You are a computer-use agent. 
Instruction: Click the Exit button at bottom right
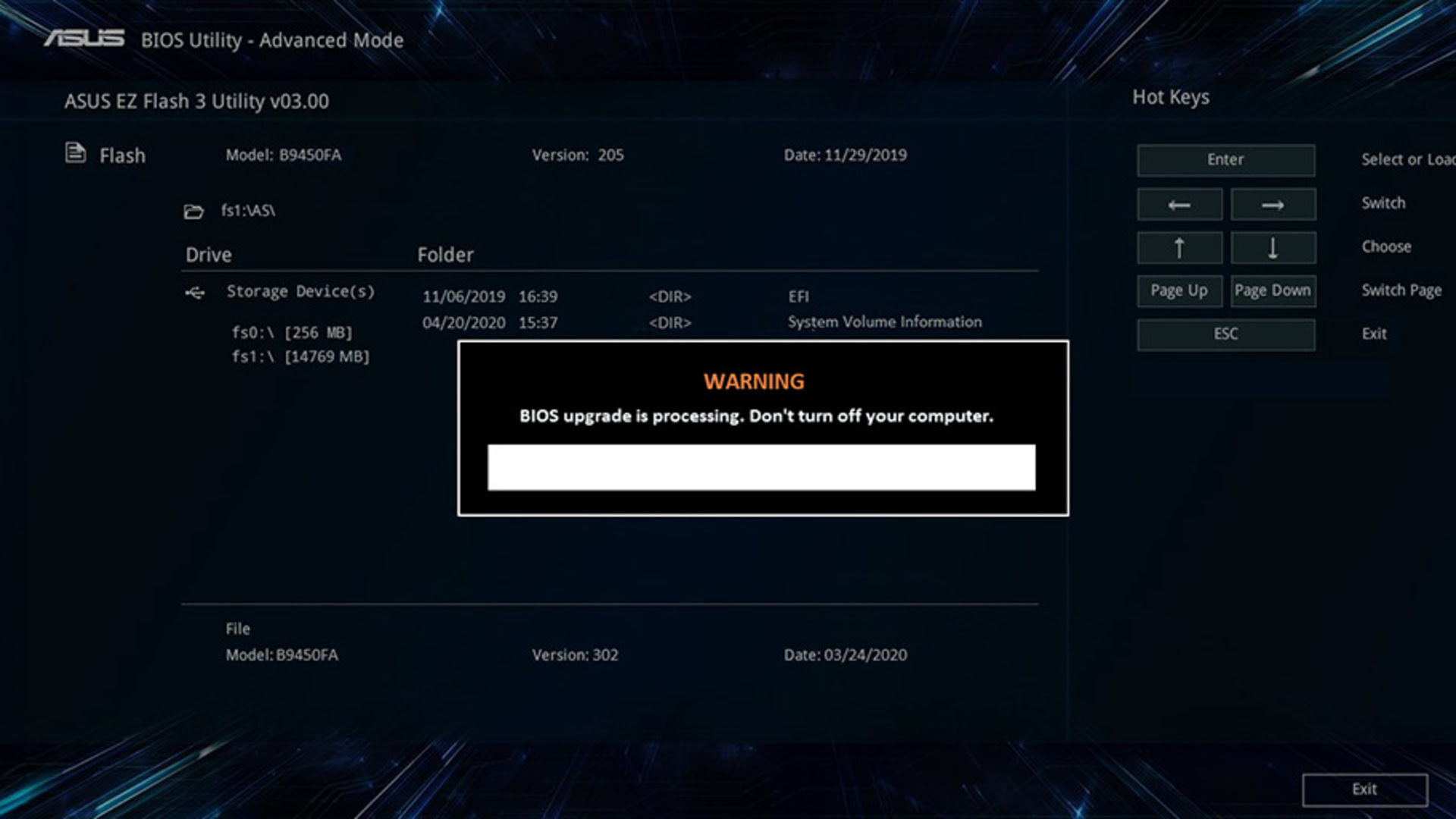click(1364, 789)
